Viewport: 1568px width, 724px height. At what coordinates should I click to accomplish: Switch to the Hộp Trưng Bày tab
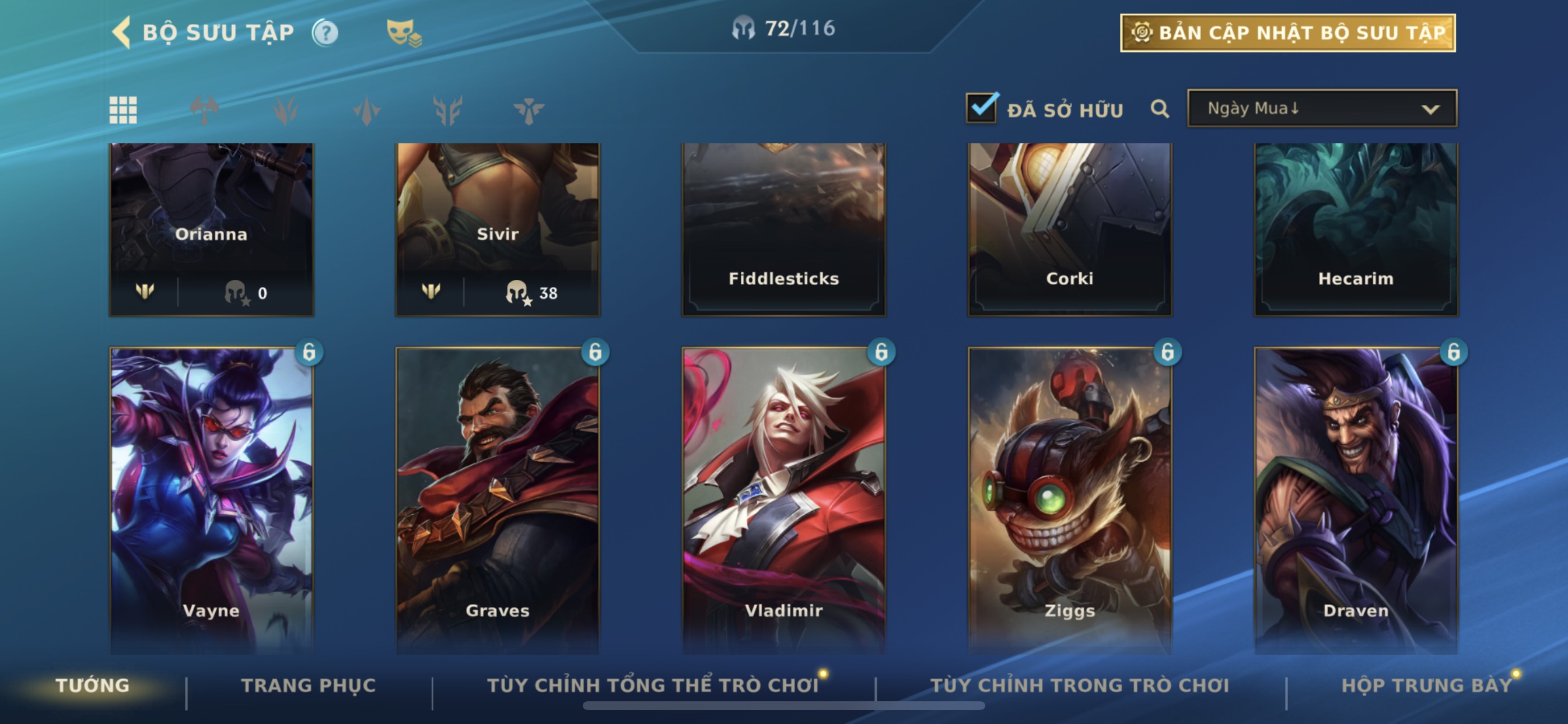1426,686
